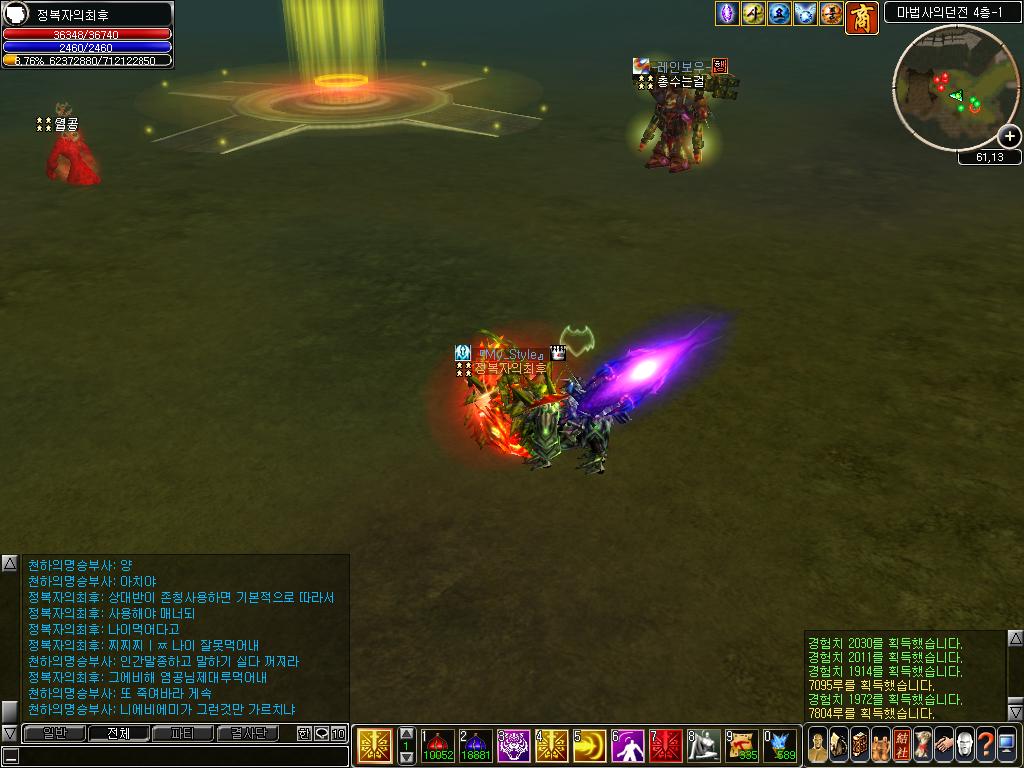1024x768 pixels.
Task: Trigger the sitting meditation skill in slot 8
Action: click(x=704, y=746)
